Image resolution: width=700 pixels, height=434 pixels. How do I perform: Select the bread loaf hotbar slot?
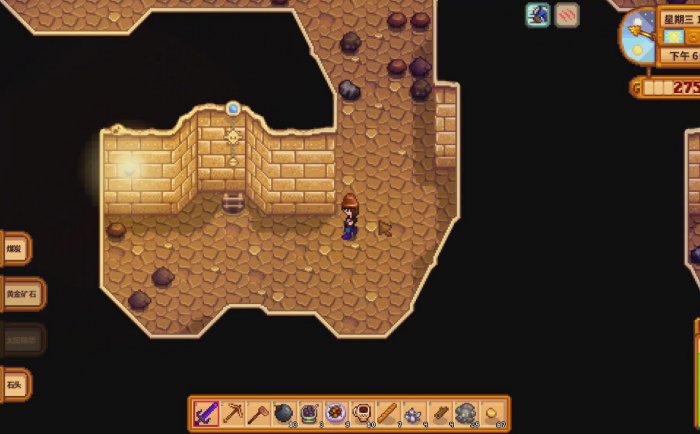[388, 412]
